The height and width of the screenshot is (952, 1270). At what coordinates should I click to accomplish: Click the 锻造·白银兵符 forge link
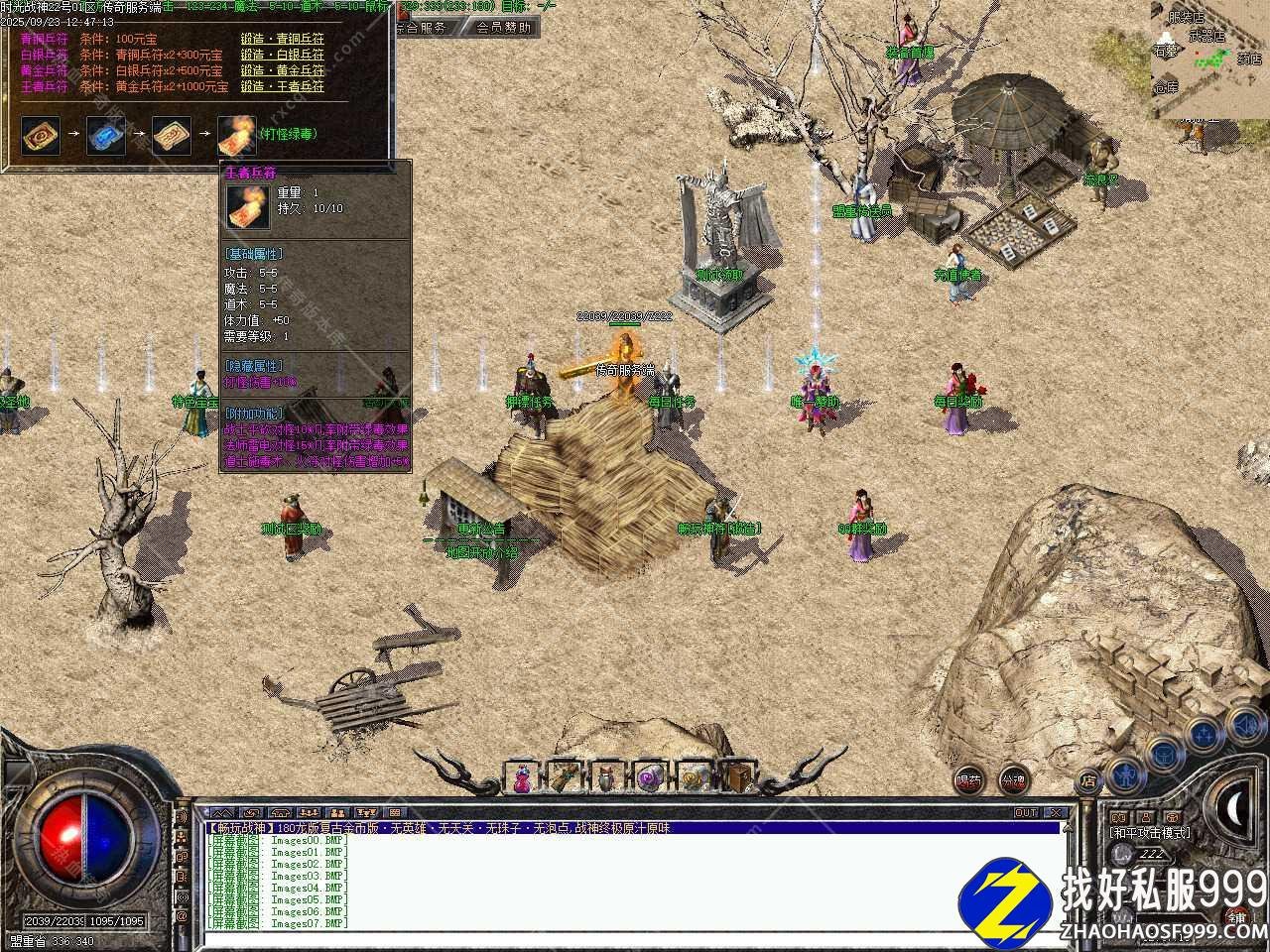coord(282,56)
